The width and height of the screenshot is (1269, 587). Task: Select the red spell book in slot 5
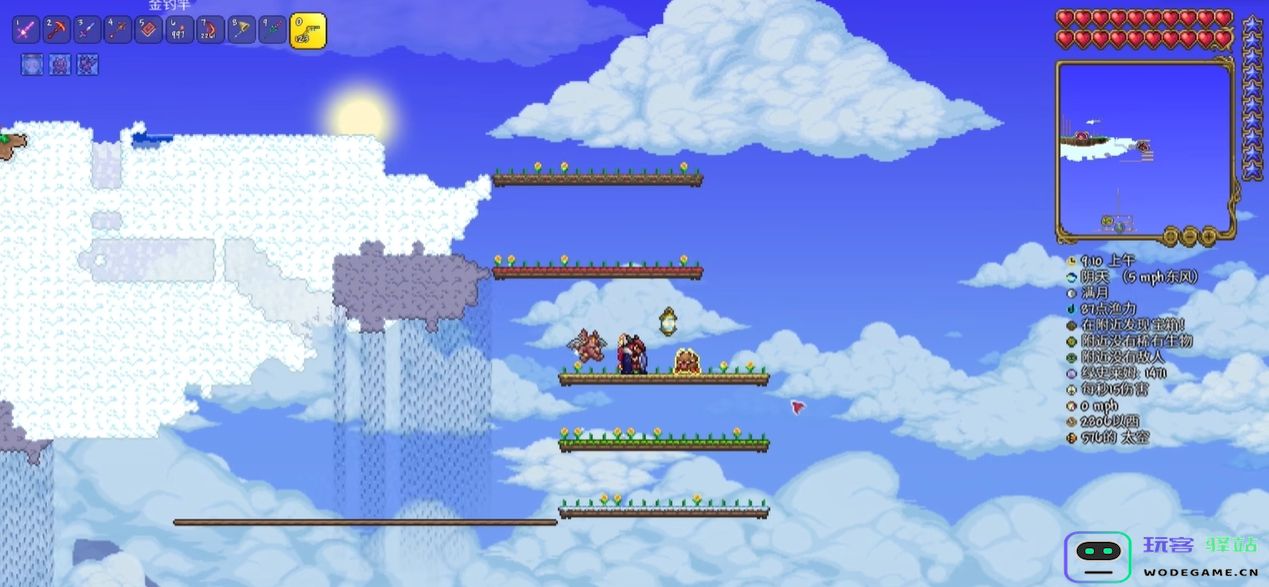pos(149,30)
